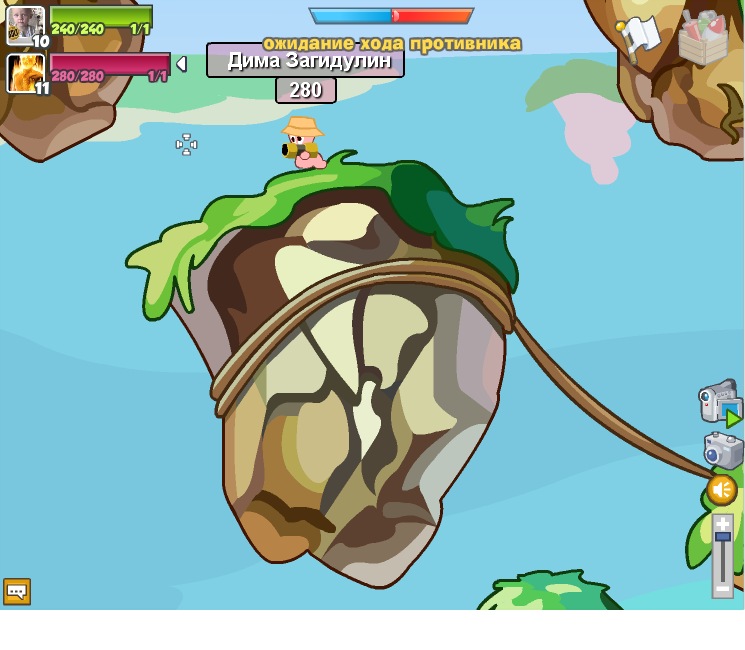The height and width of the screenshot is (650, 745).
Task: Click the white surrender flag icon
Action: [x=640, y=36]
